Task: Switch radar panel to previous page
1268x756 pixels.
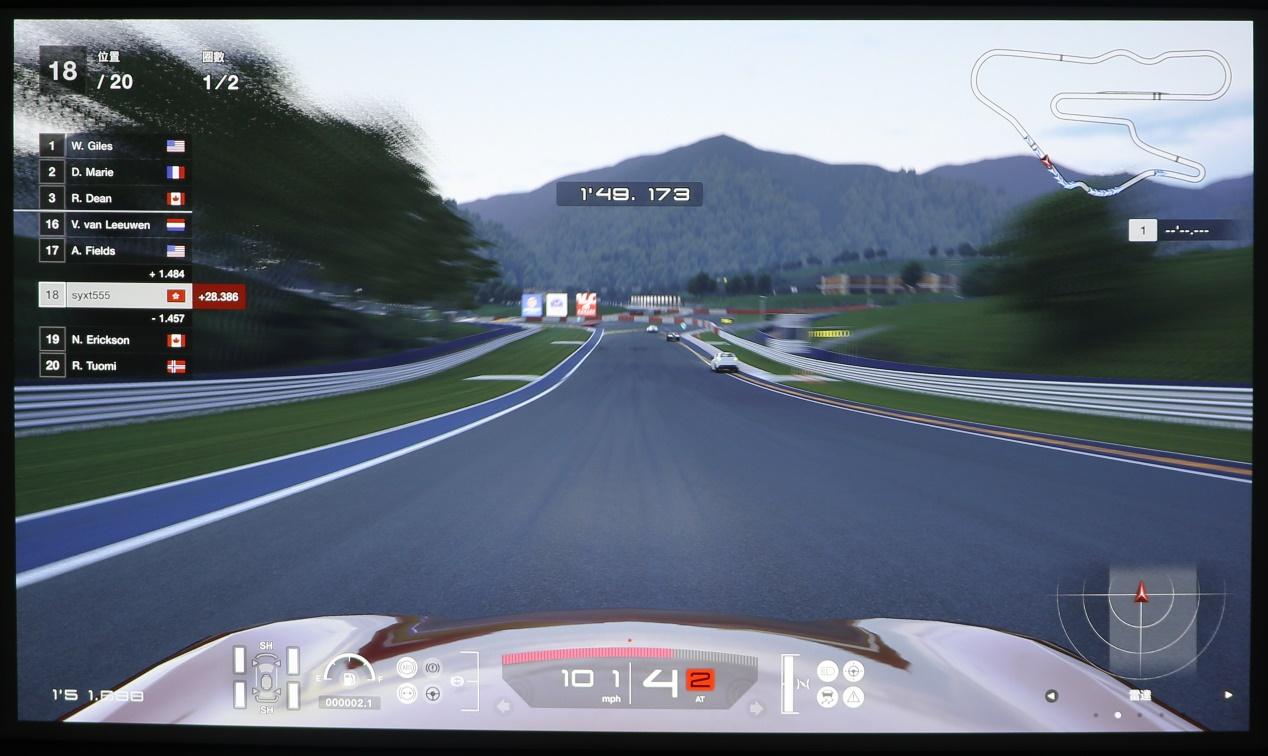Action: pos(1051,695)
